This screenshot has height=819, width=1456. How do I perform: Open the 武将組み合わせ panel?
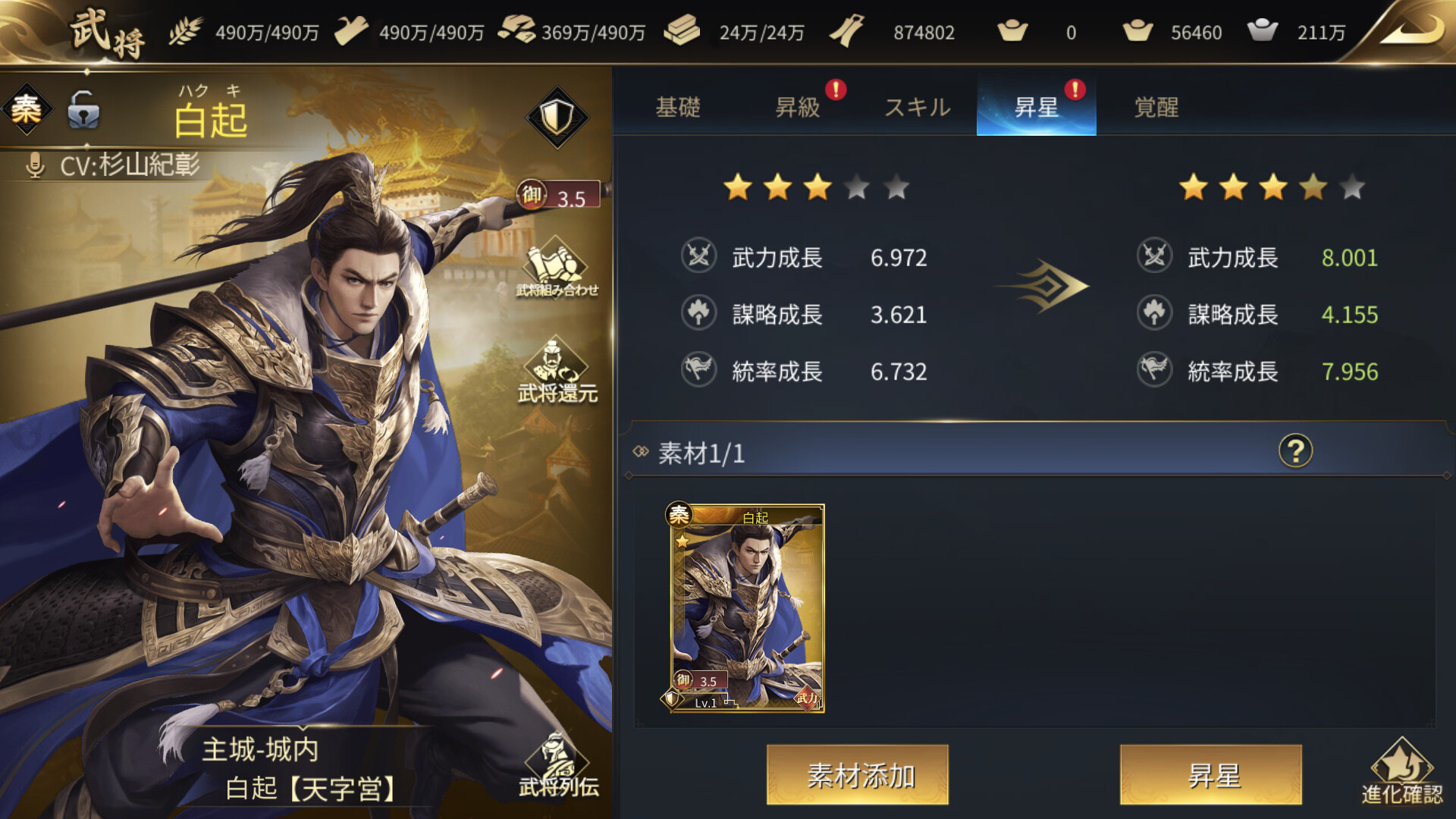558,273
